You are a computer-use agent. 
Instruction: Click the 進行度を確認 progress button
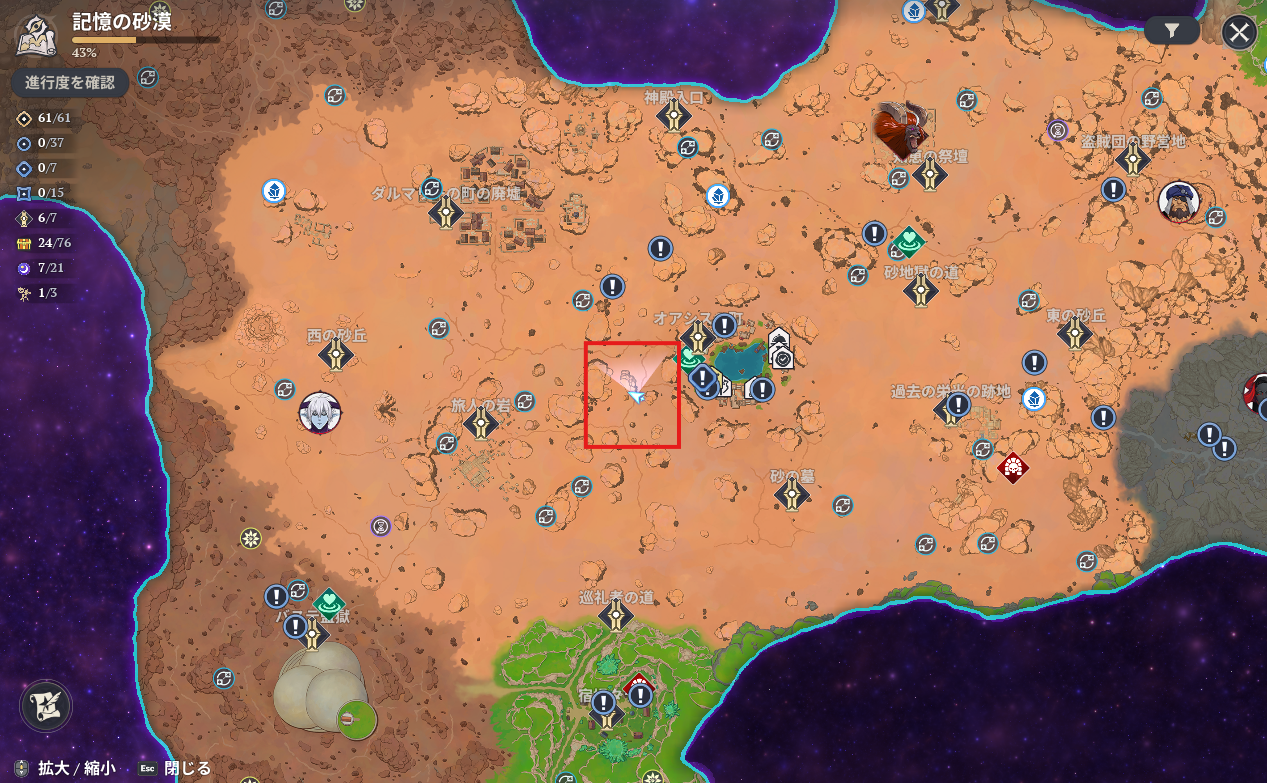tap(70, 82)
